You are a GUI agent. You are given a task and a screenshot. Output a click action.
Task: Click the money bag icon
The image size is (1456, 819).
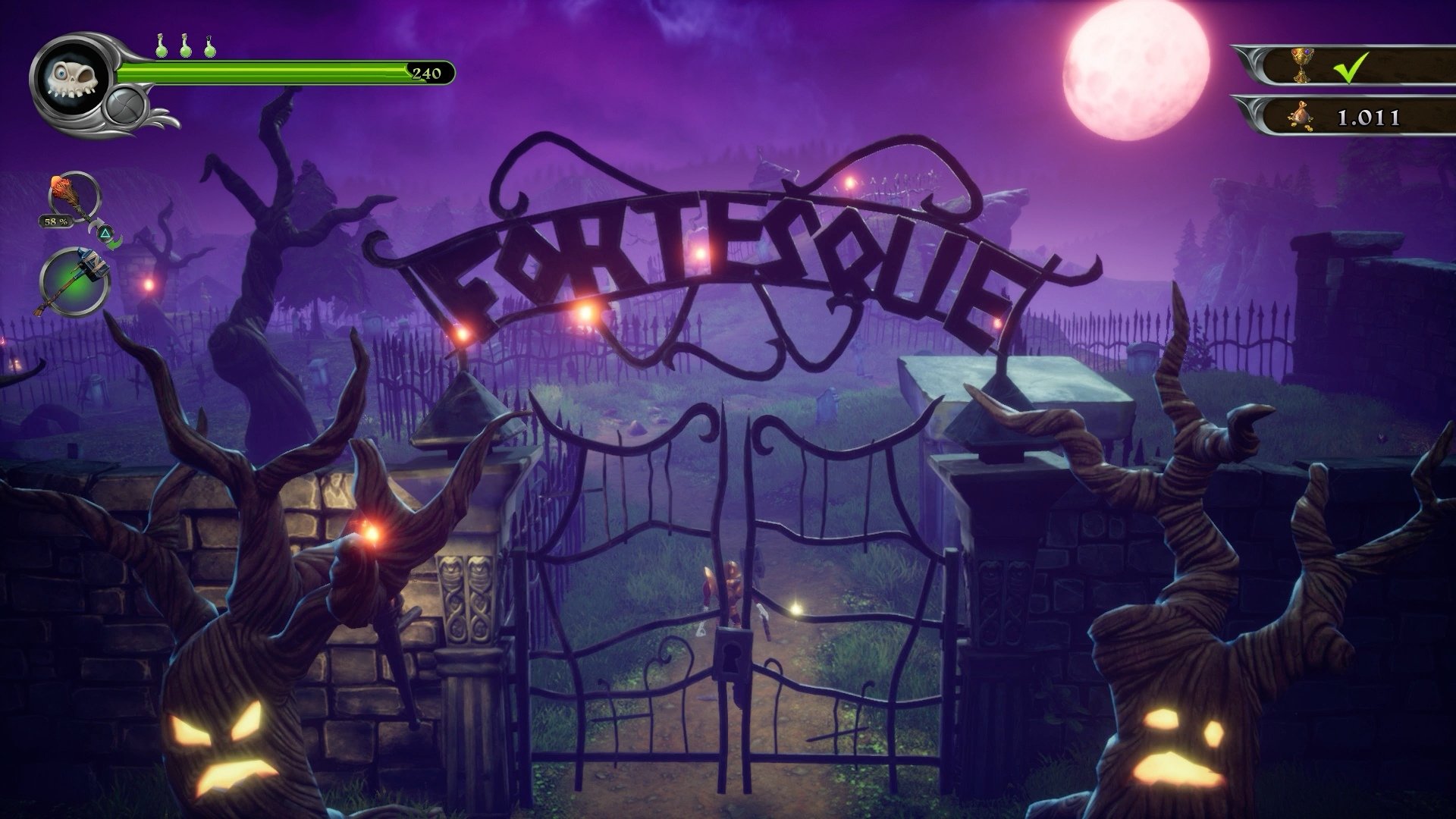coord(1302,115)
